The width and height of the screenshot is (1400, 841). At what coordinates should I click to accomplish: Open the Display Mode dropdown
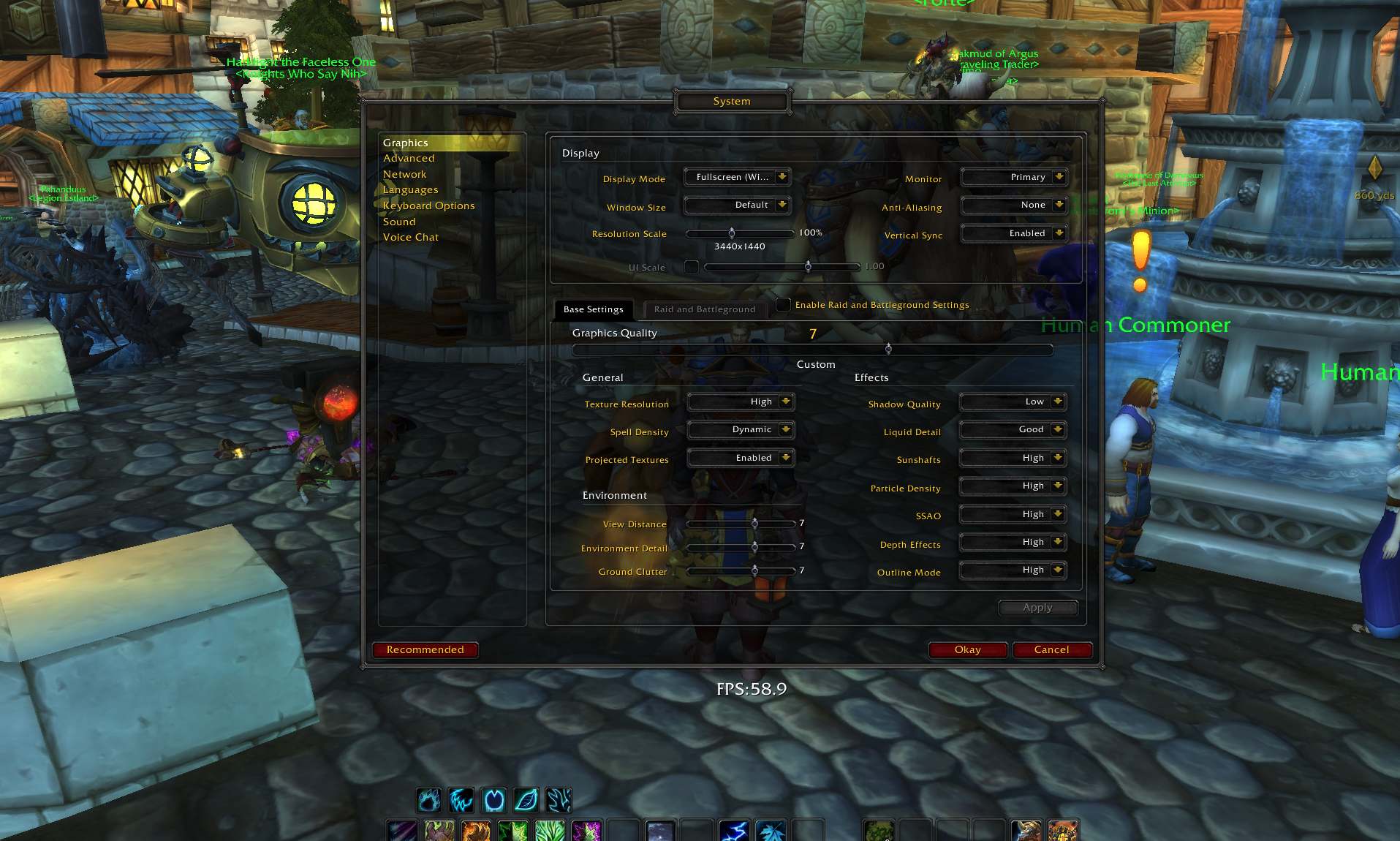(737, 176)
